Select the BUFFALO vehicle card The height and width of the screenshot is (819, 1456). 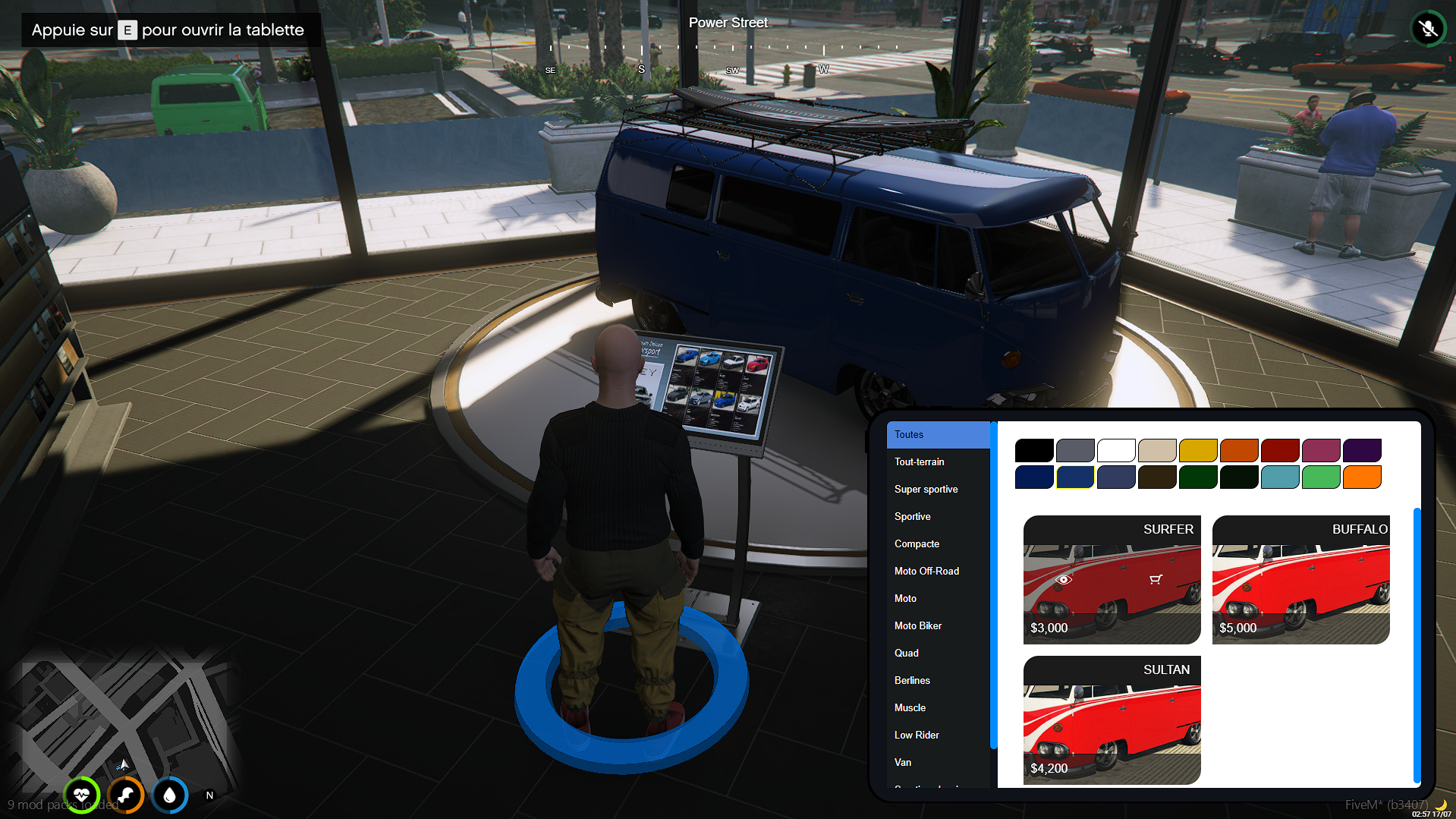click(1300, 580)
